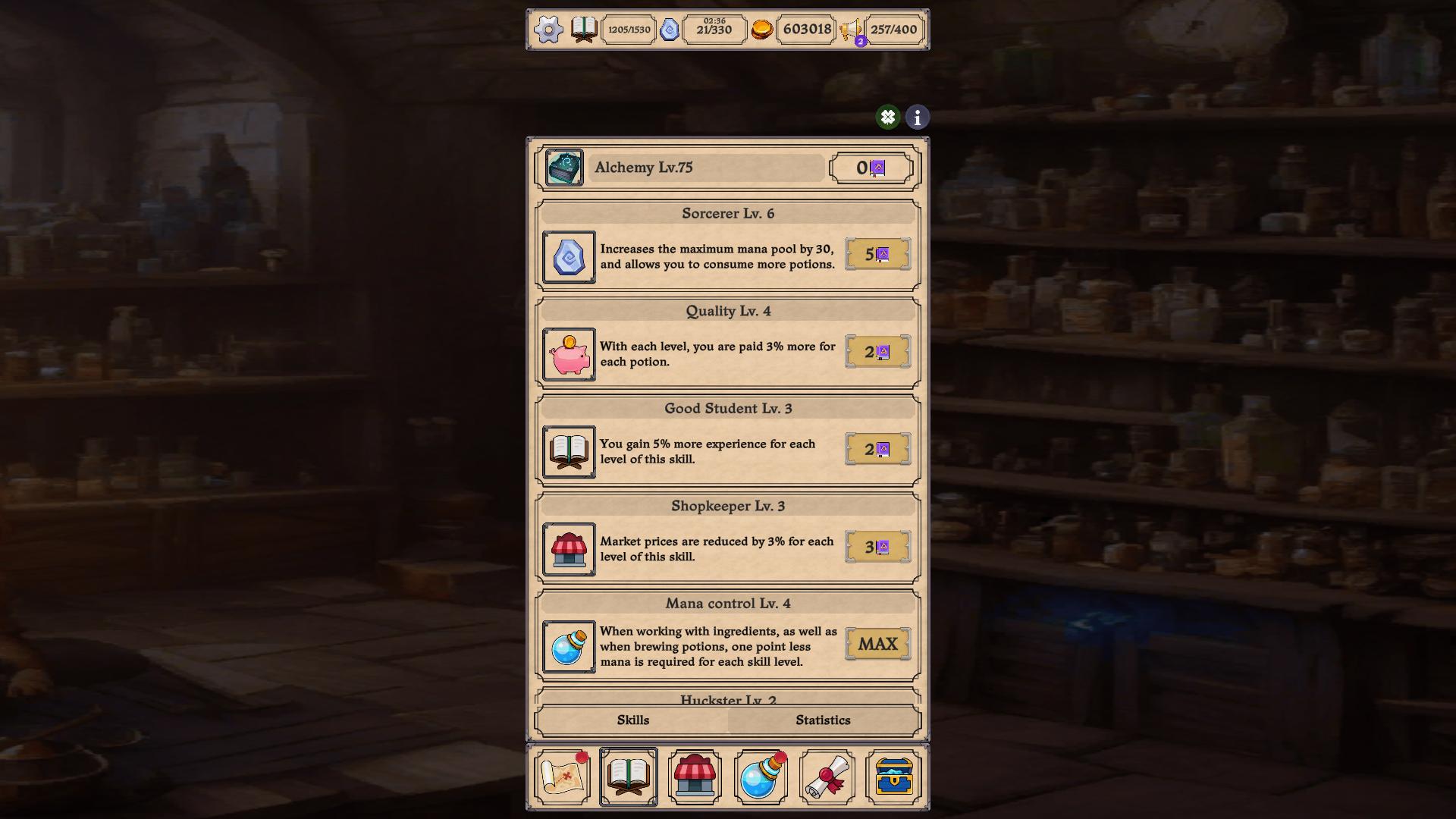Spend 2 points upgrading Good Student
1456x819 pixels.
(x=877, y=449)
